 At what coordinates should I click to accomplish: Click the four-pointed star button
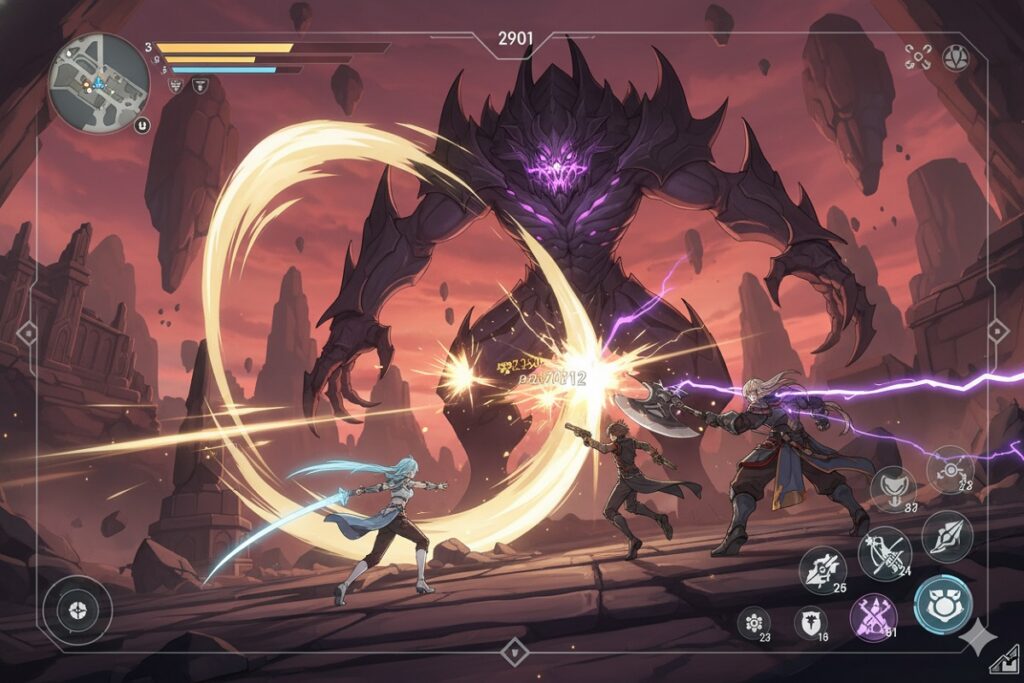coord(975,636)
